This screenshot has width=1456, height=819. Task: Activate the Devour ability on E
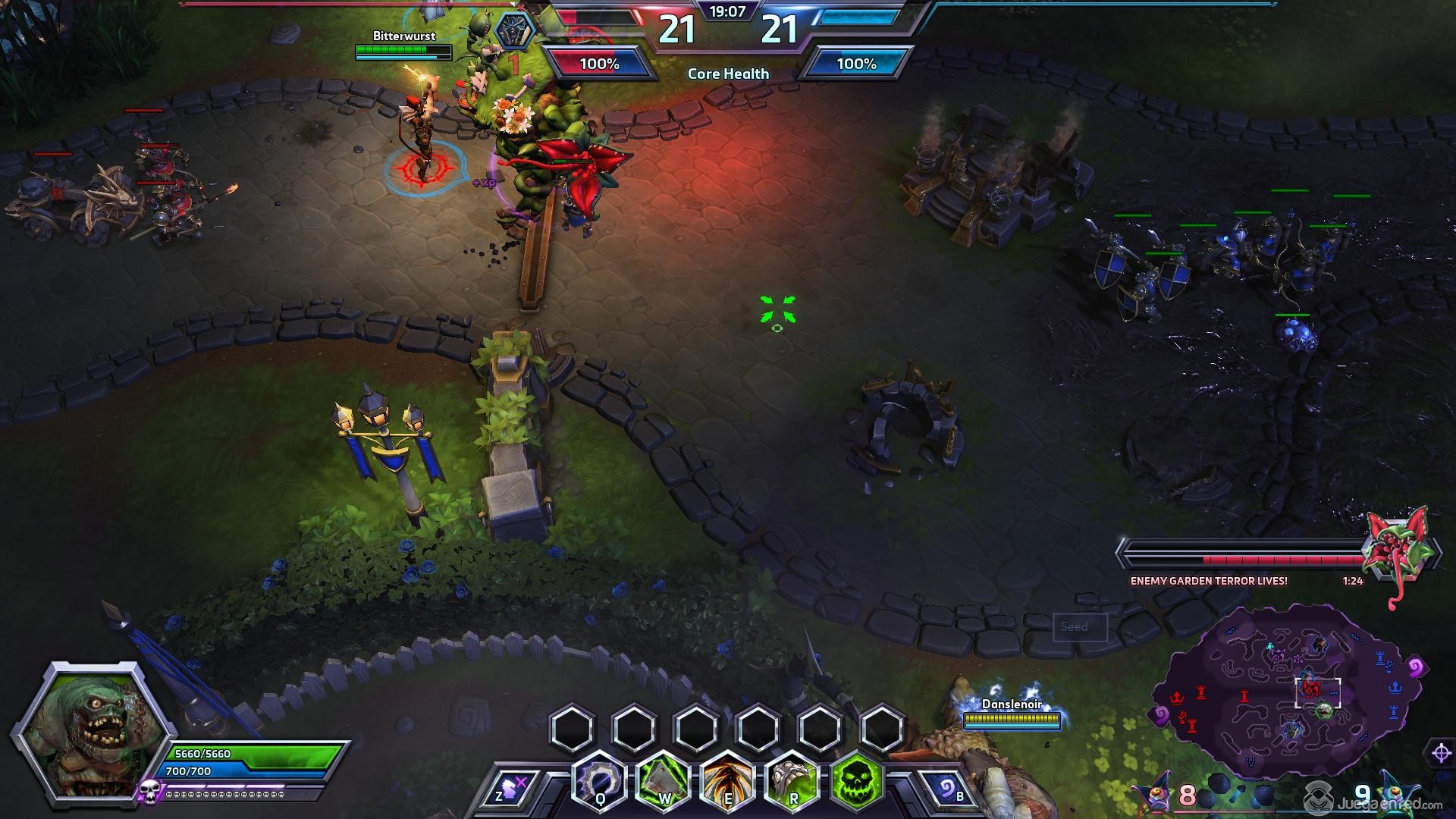[727, 781]
